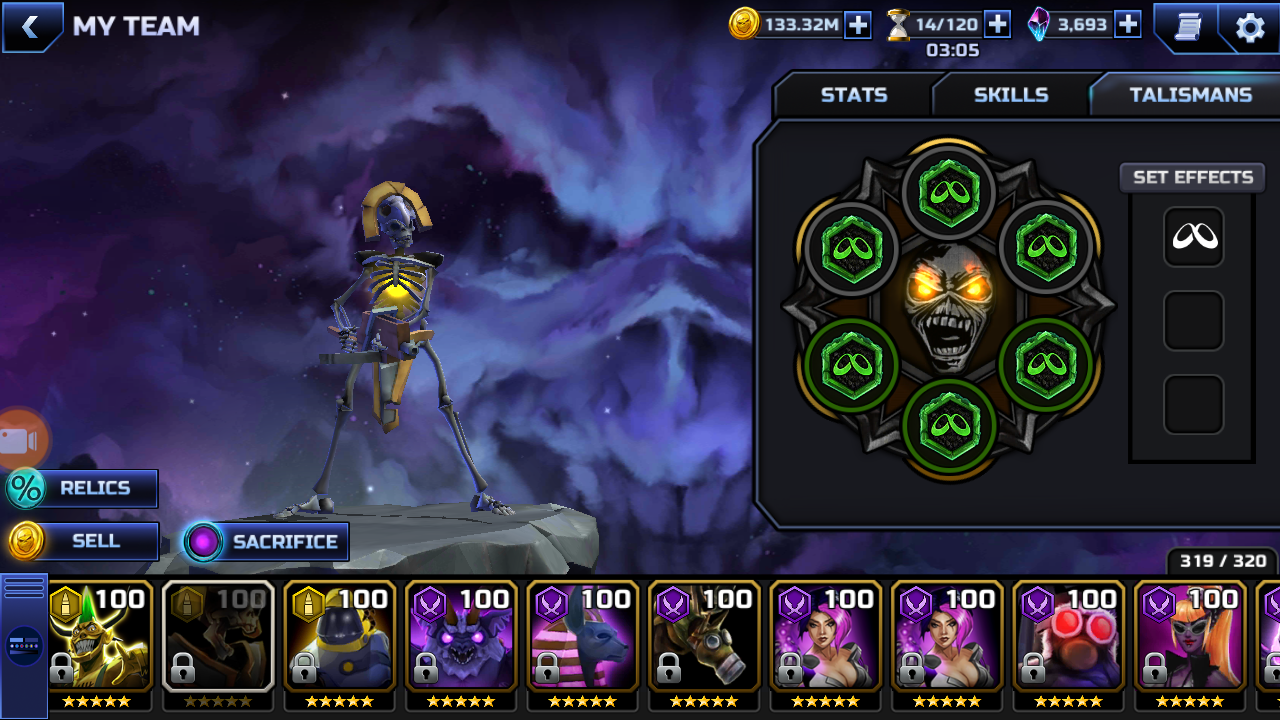Go back using the arrow button
Screen dimensions: 1280x720
[x=31, y=27]
